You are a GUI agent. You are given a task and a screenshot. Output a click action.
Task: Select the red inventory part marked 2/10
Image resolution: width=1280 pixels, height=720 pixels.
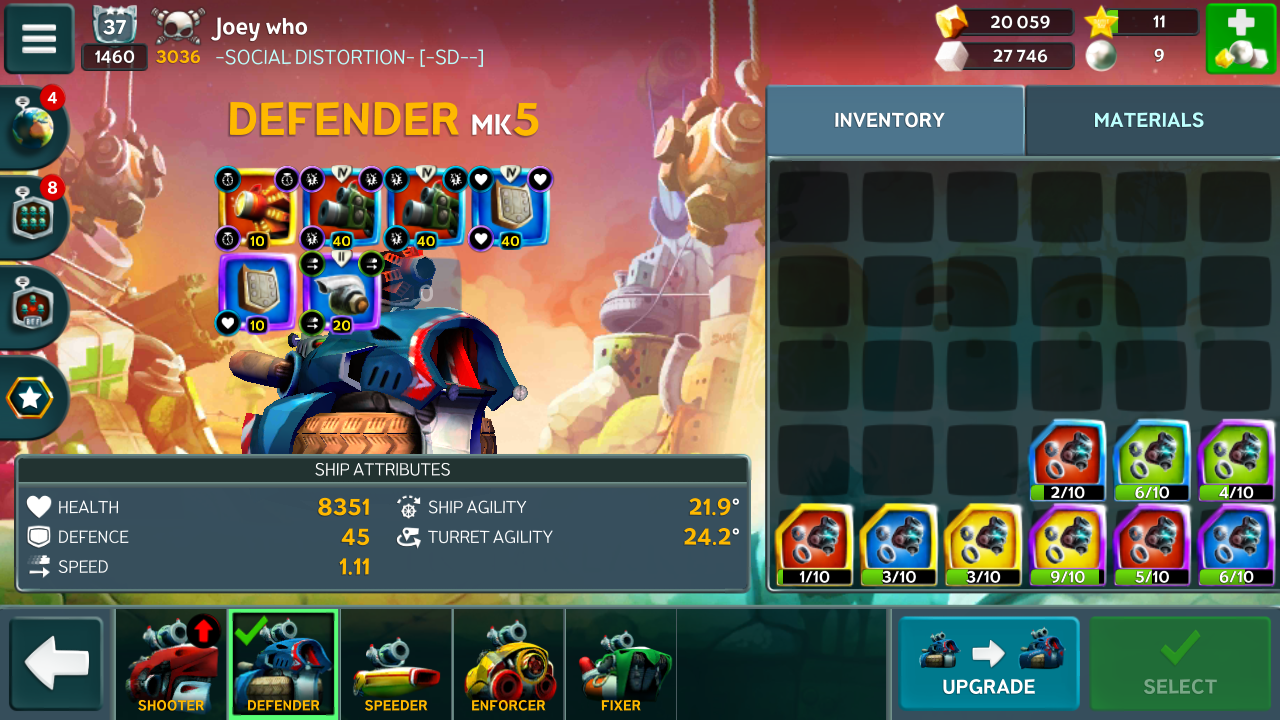click(1067, 460)
